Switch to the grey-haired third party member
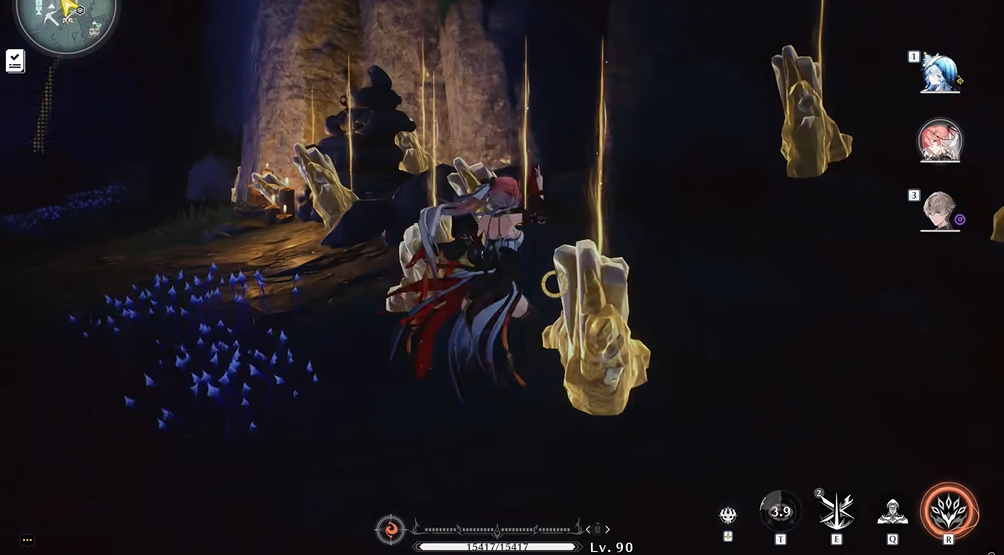The image size is (1004, 555). pyautogui.click(x=940, y=210)
